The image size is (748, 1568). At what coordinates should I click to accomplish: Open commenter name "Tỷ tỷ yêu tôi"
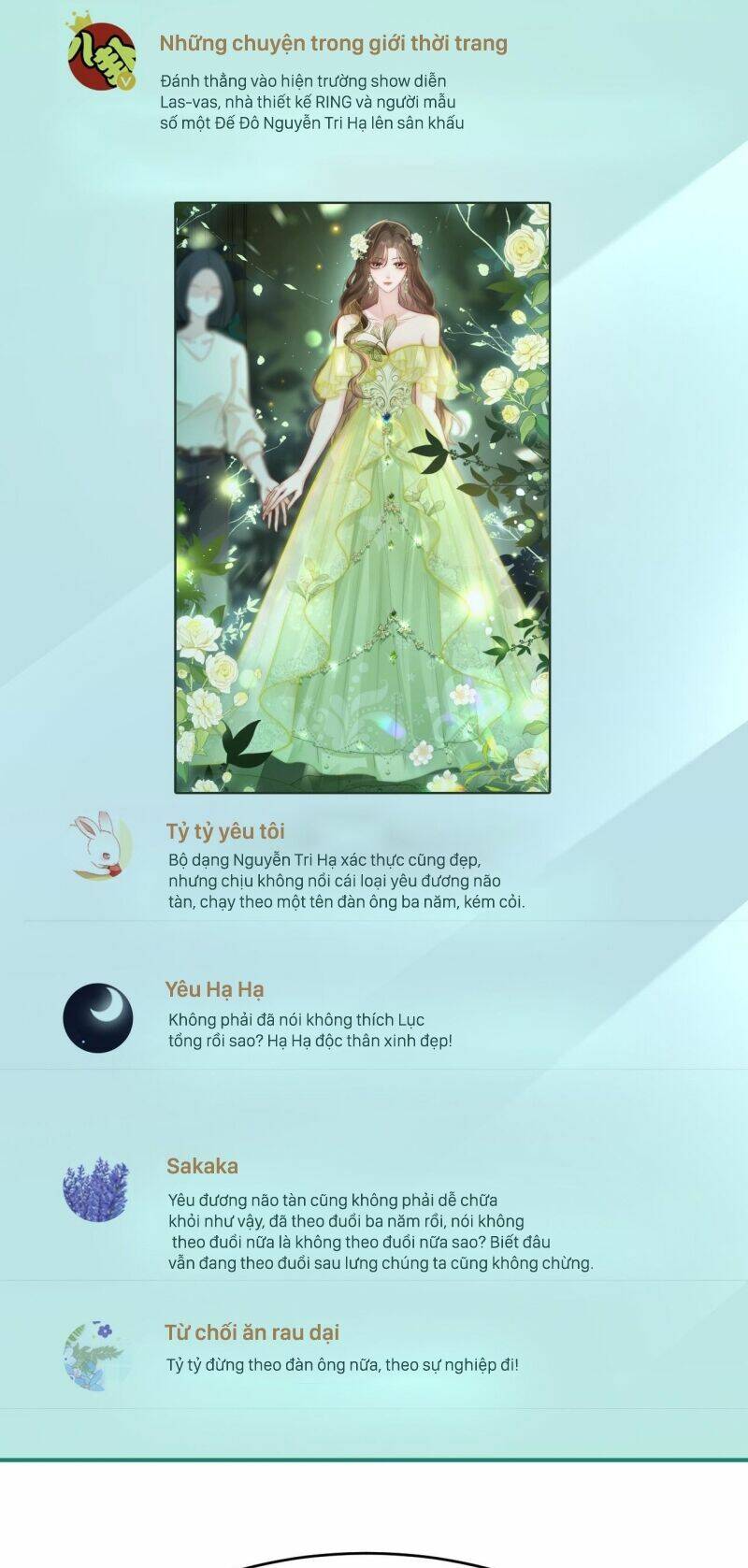[x=225, y=831]
